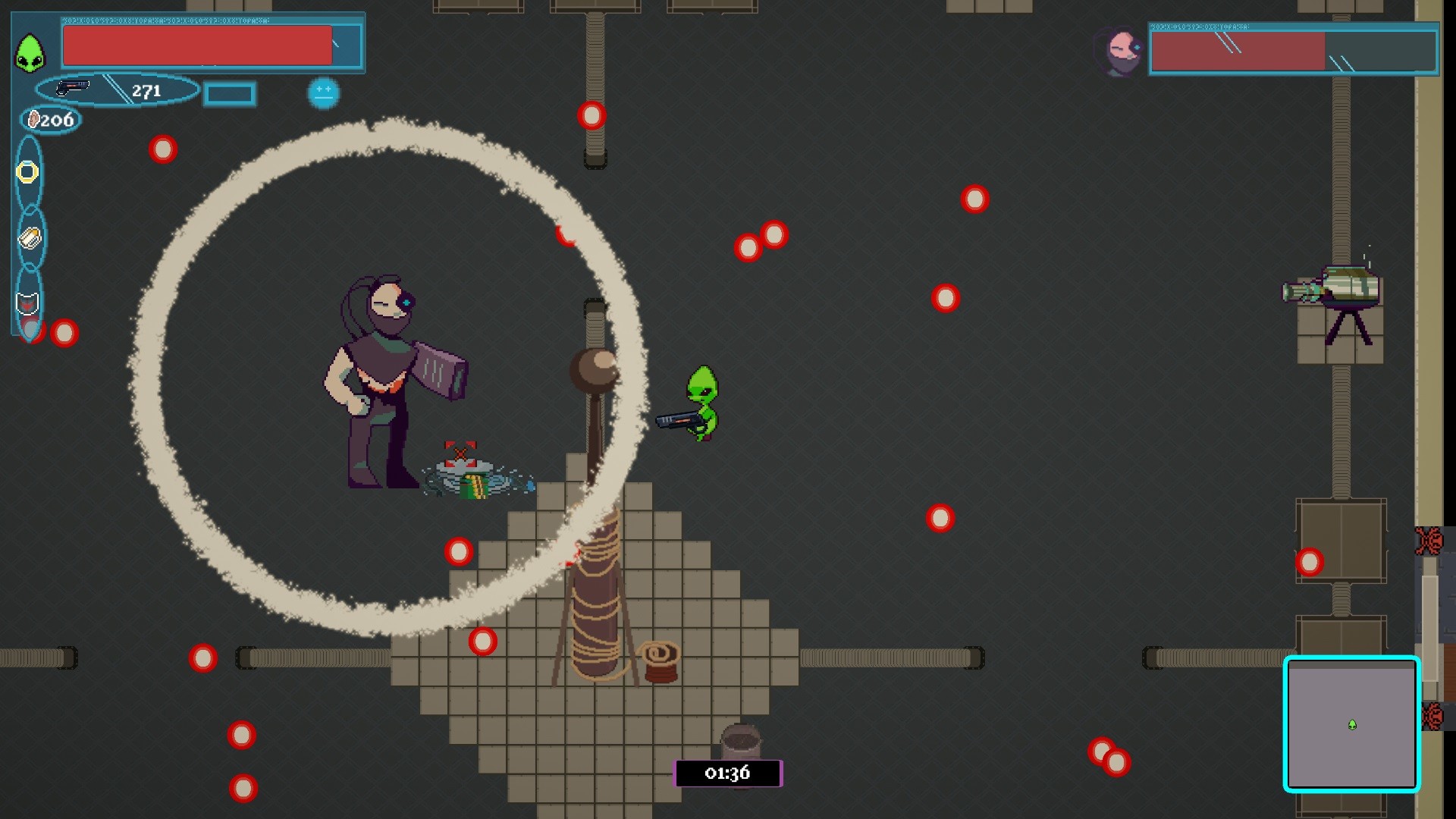Viewport: 1456px width, 819px height.
Task: Click the revolver weapon icon showing 271 ammo
Action: 72,89
